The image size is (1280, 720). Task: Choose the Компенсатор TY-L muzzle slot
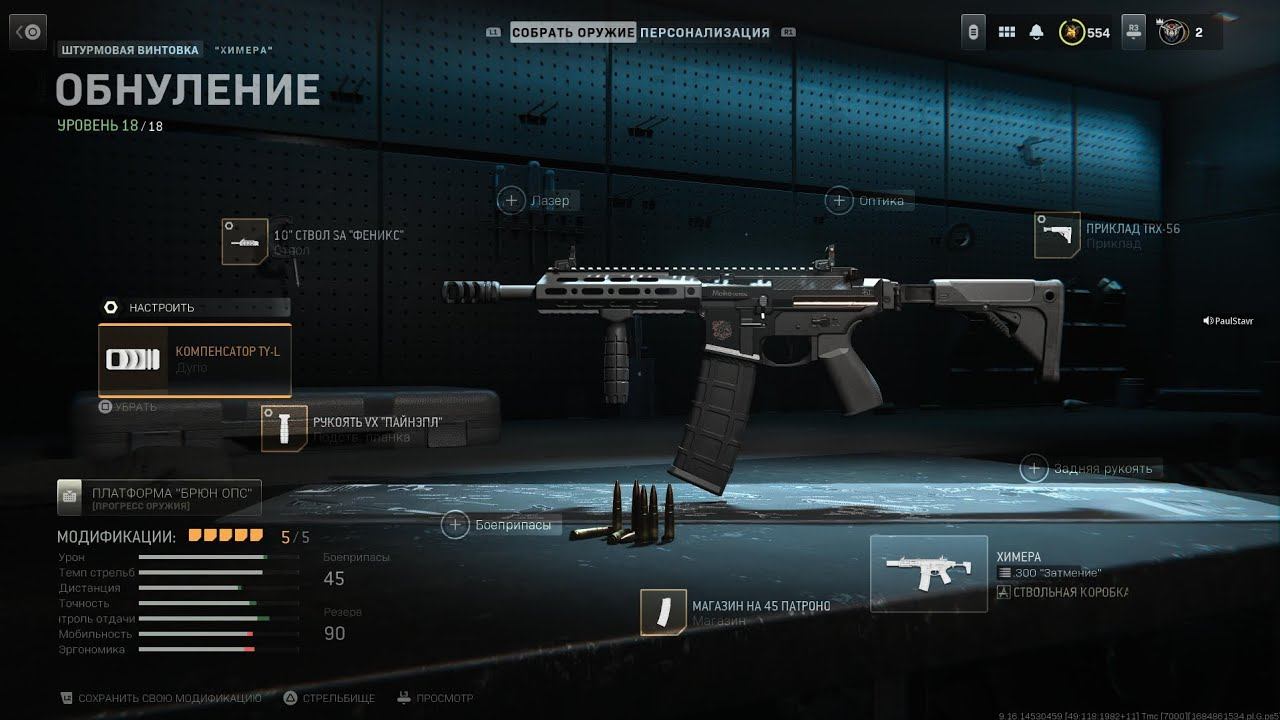(x=195, y=360)
